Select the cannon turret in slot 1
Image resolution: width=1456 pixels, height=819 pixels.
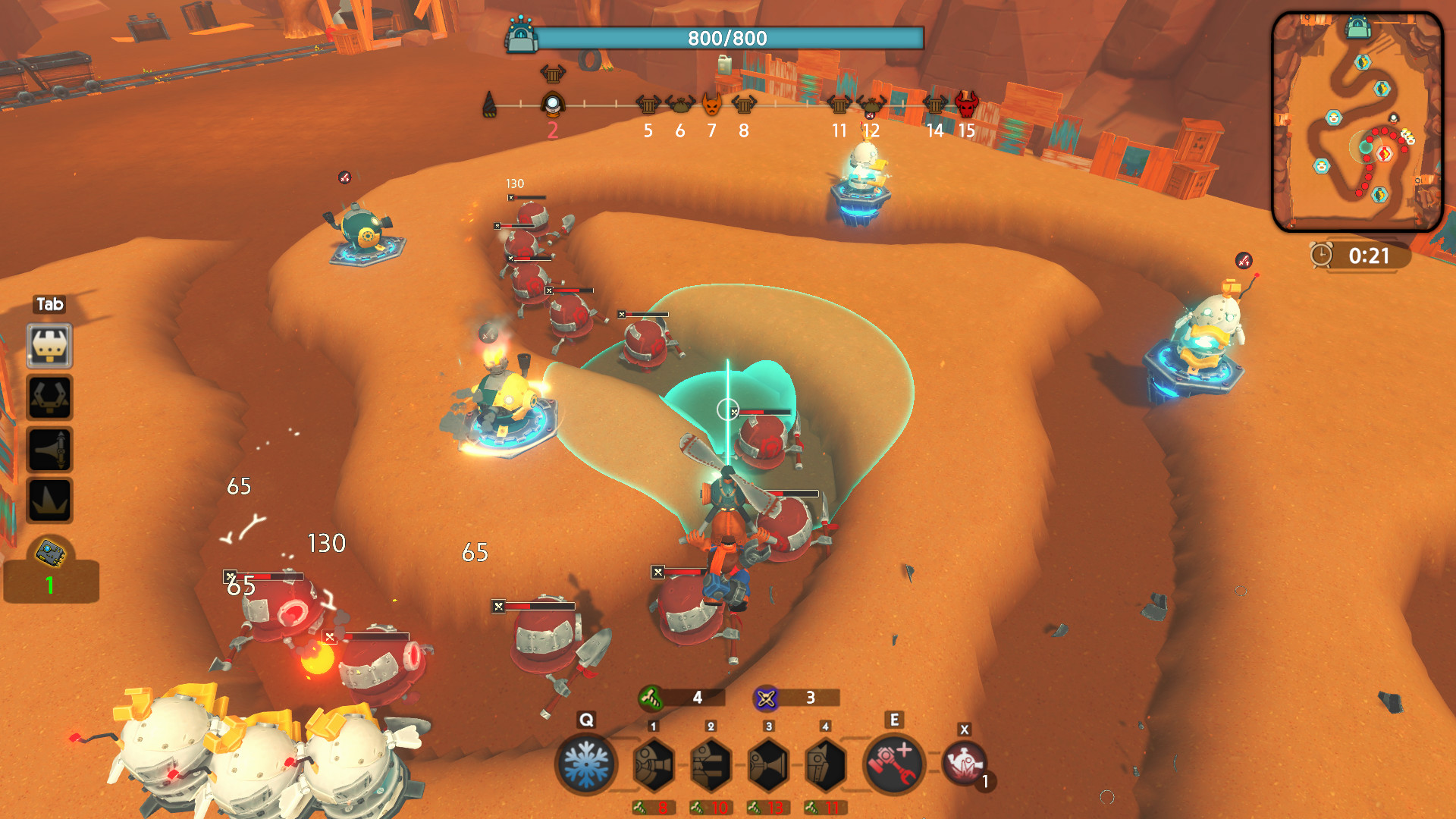click(x=653, y=764)
